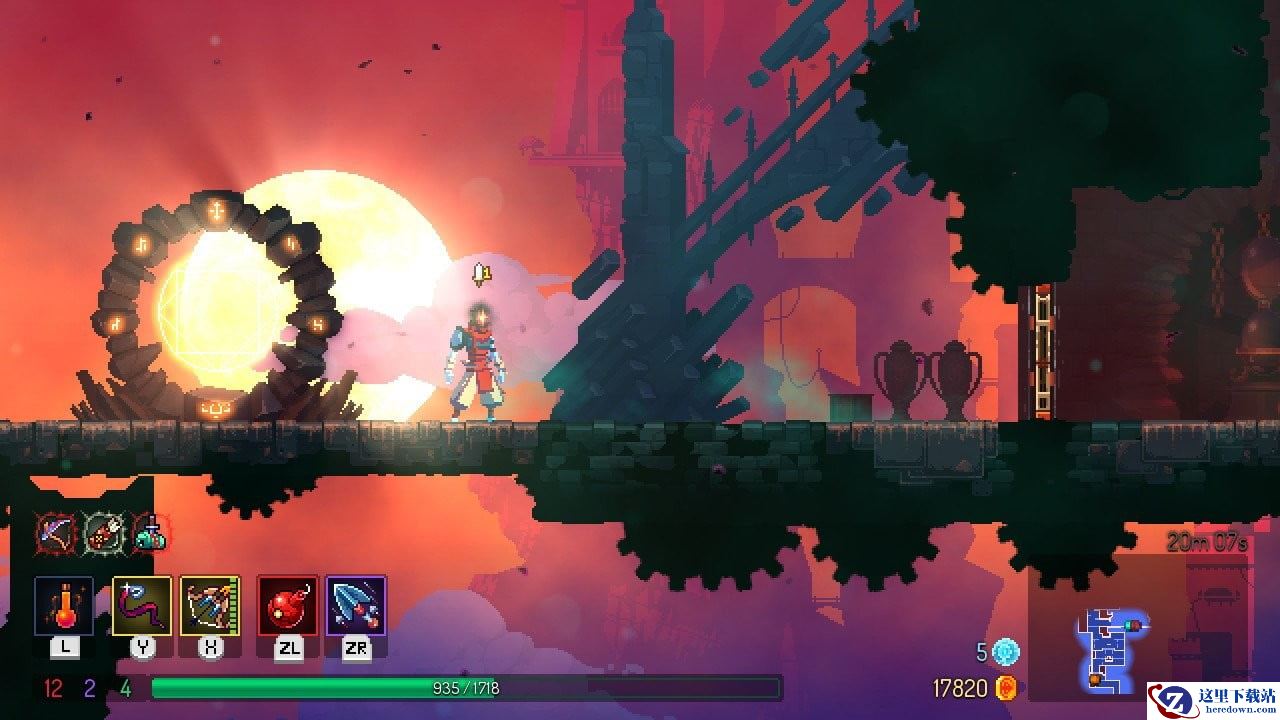This screenshot has width=1280, height=720.
Task: Click the heredown.com watermark logo
Action: [1212, 699]
